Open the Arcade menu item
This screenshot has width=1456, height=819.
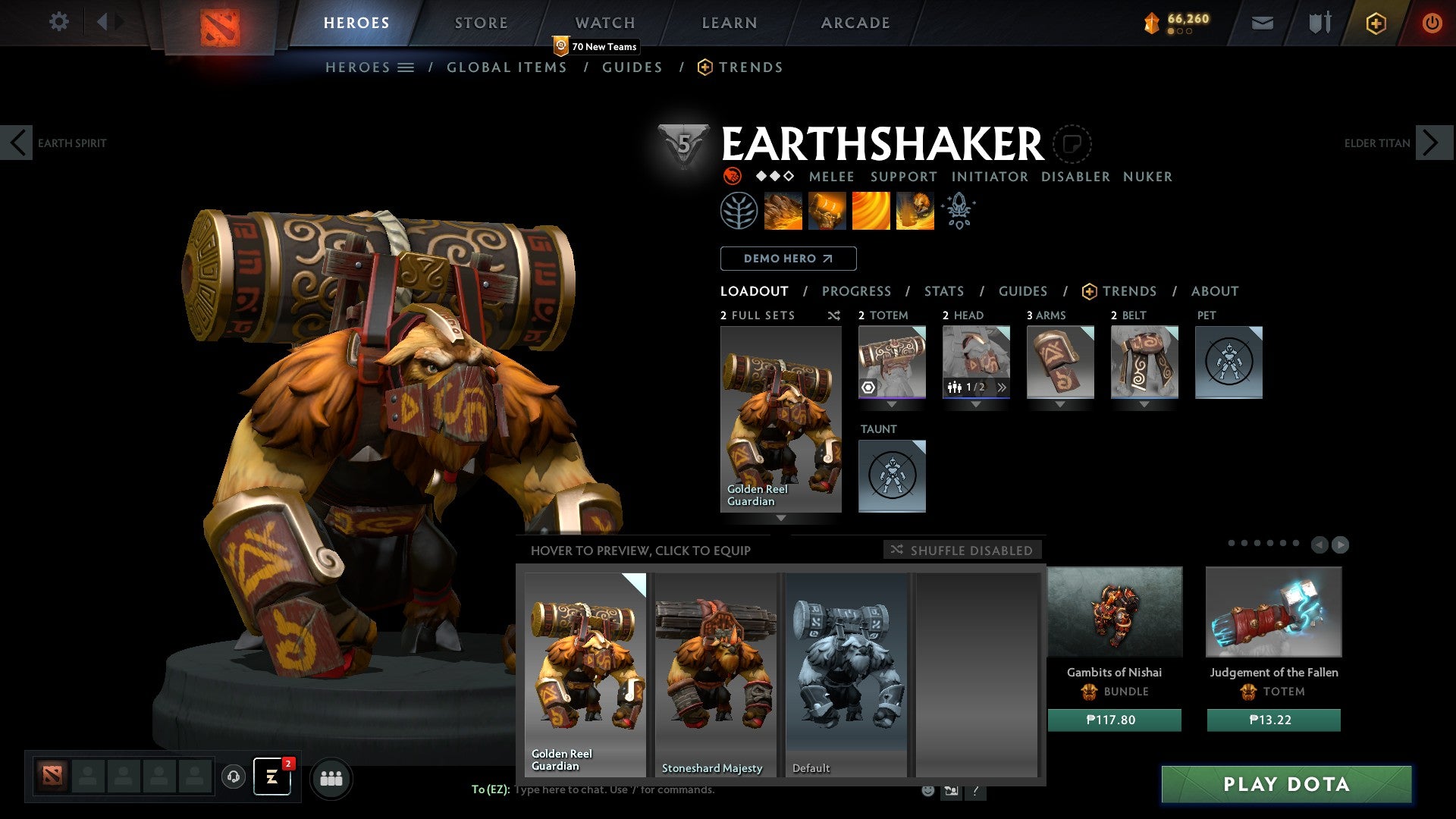pos(855,23)
